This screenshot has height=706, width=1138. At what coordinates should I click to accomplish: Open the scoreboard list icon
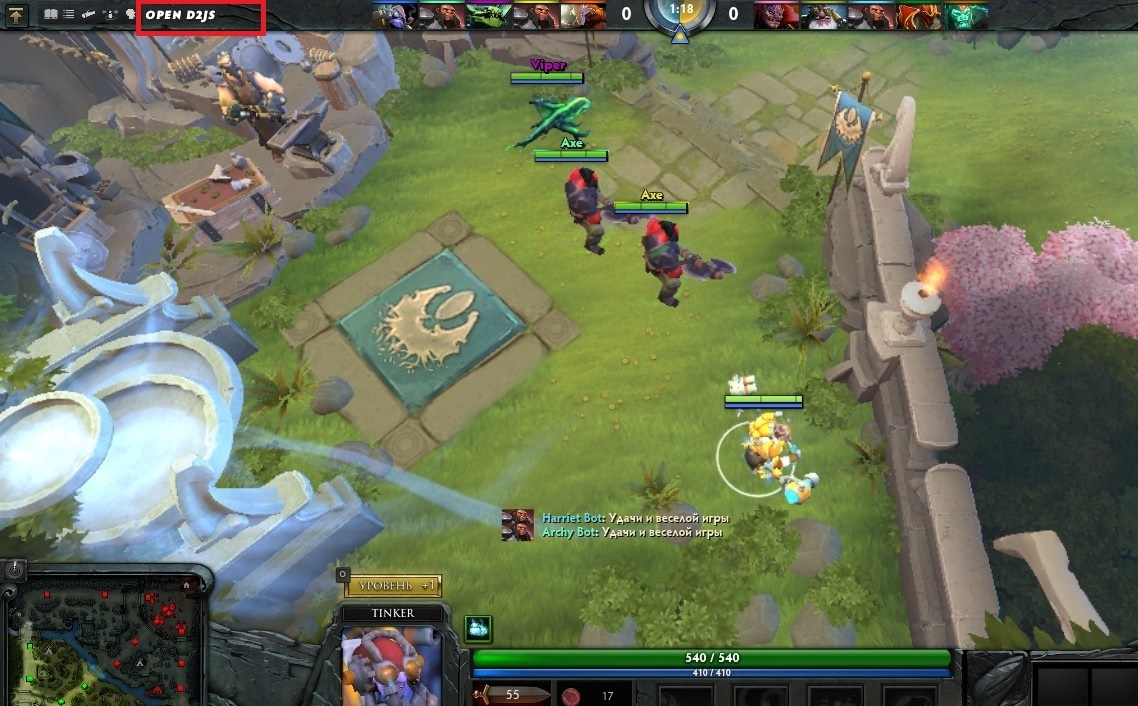(69, 16)
